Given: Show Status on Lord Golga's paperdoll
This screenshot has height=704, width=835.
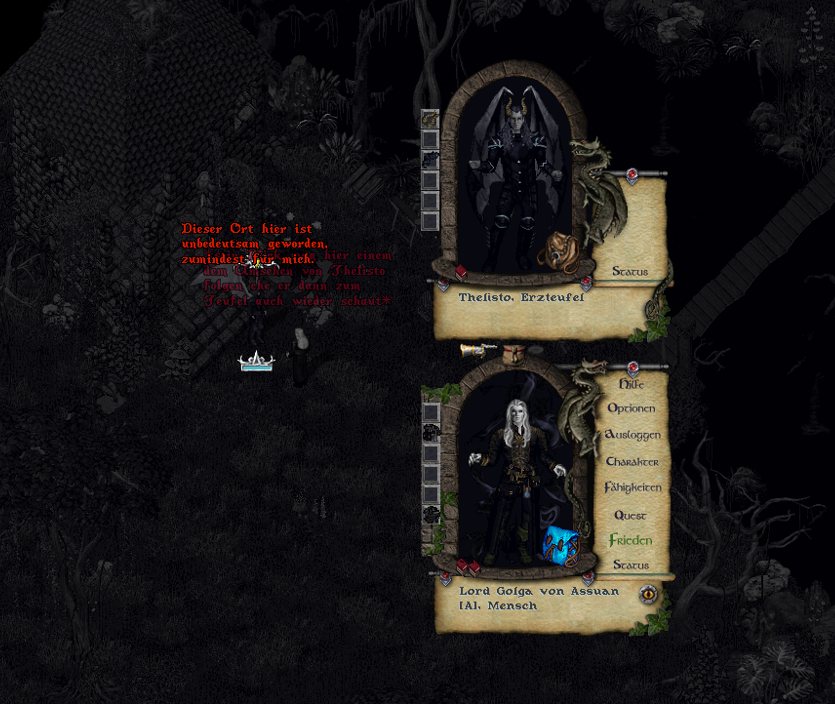Looking at the screenshot, I should pyautogui.click(x=630, y=565).
